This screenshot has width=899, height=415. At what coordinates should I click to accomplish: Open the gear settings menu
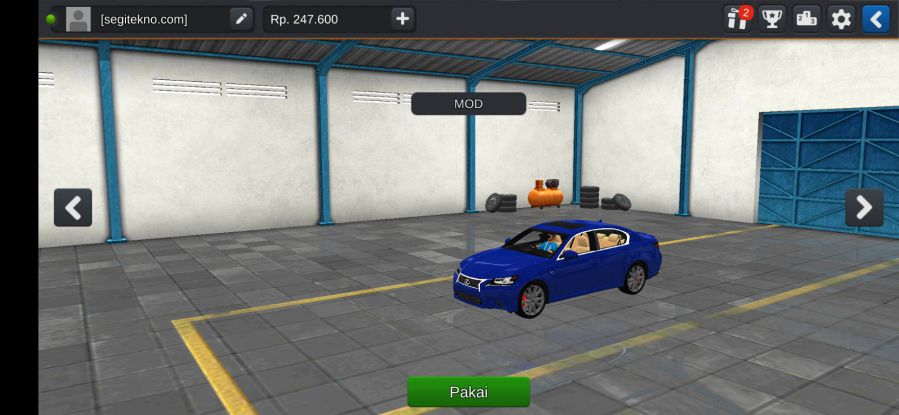841,19
